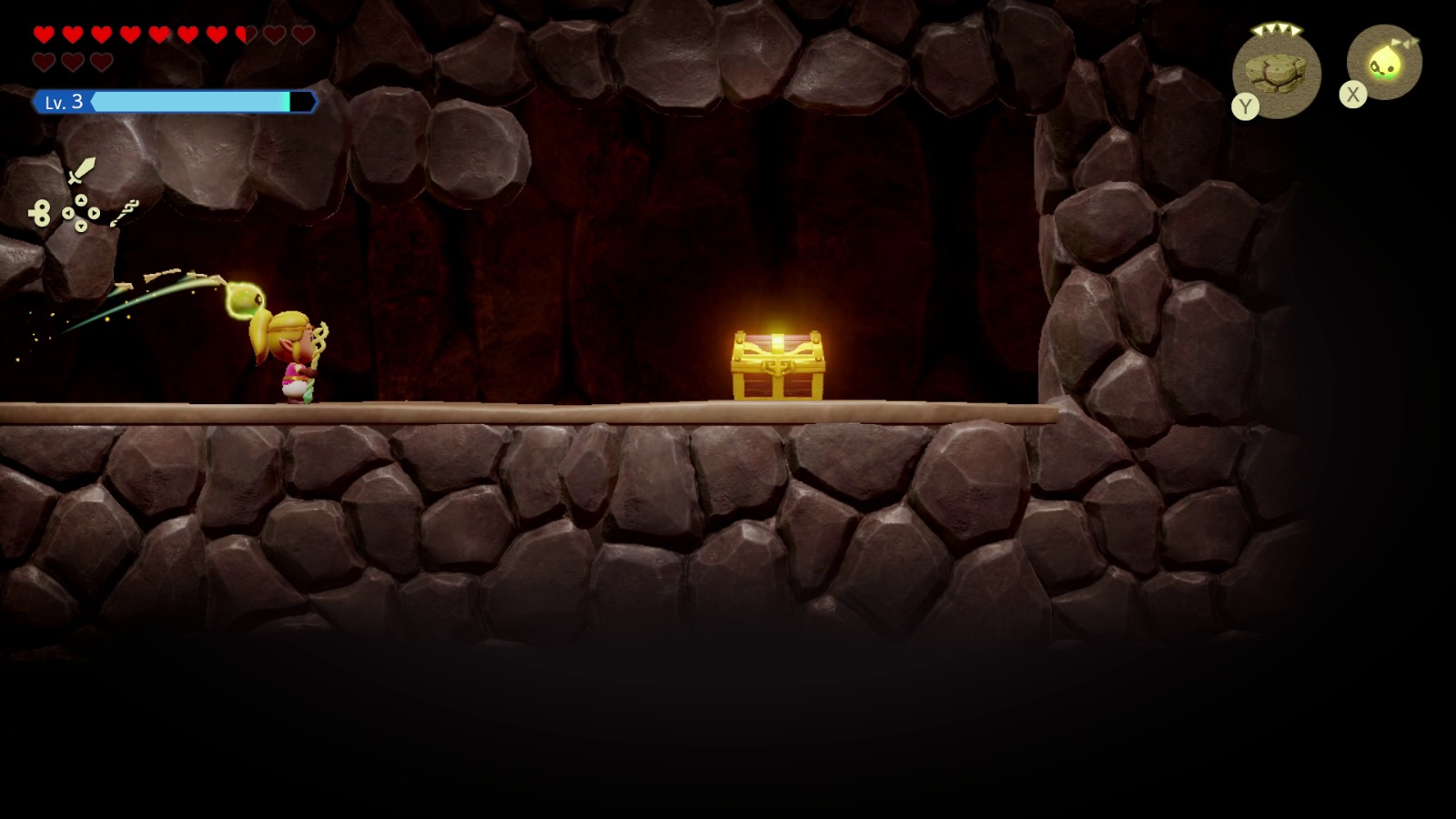
Task: Select the X button label badge
Action: tap(1353, 94)
